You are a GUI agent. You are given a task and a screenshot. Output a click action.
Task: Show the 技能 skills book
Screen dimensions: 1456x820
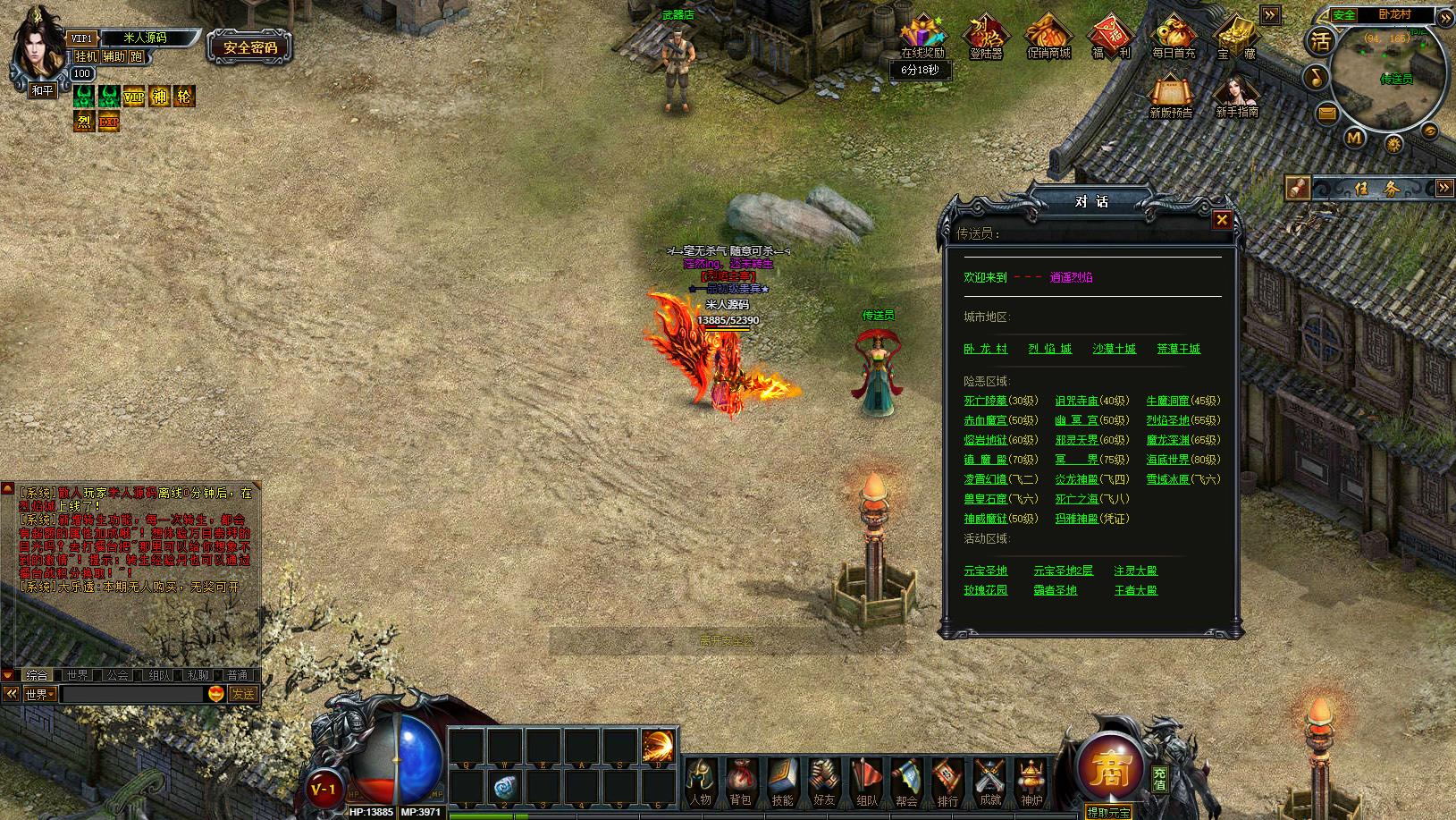(x=782, y=782)
